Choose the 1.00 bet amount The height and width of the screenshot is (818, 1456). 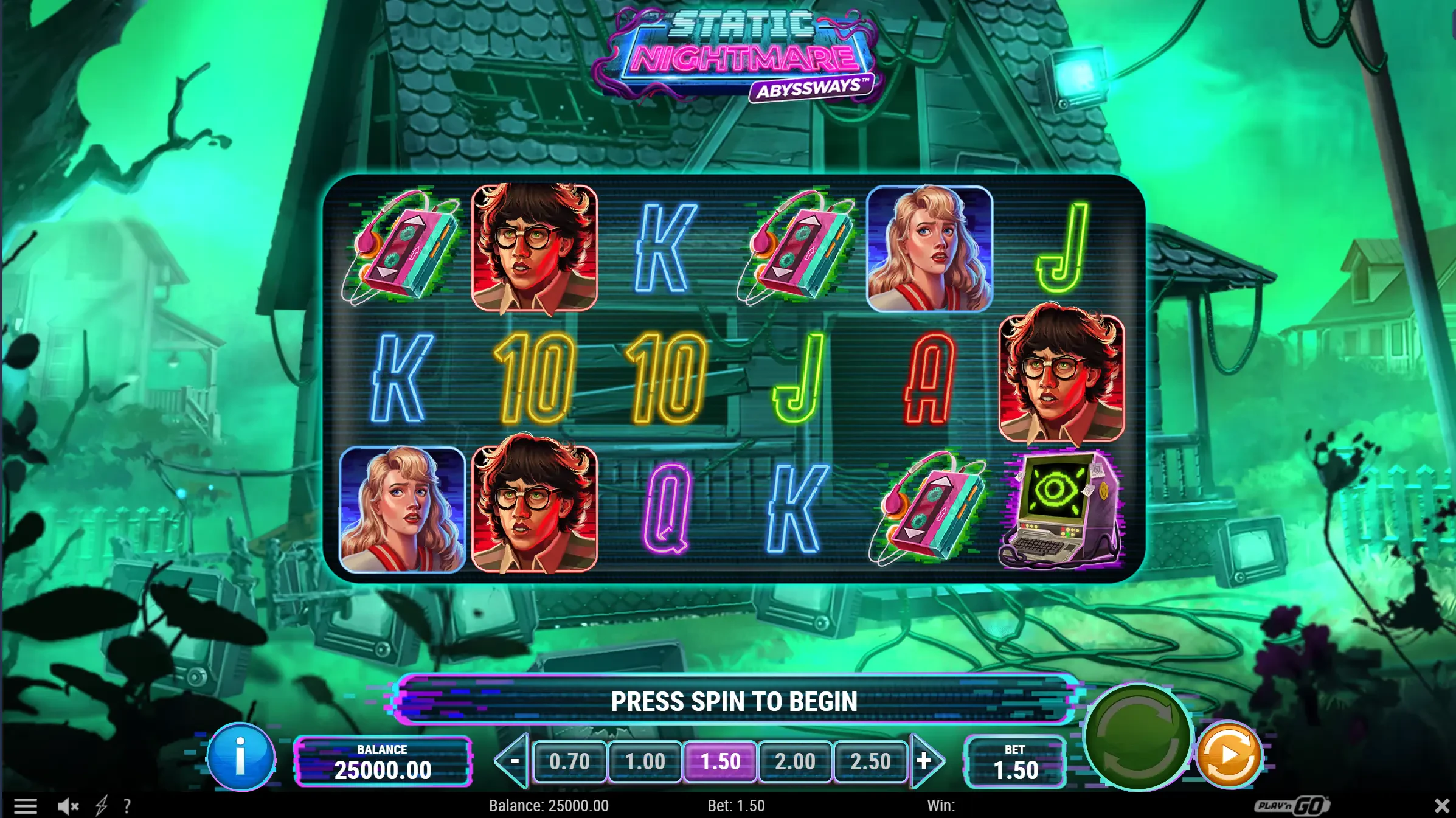645,761
